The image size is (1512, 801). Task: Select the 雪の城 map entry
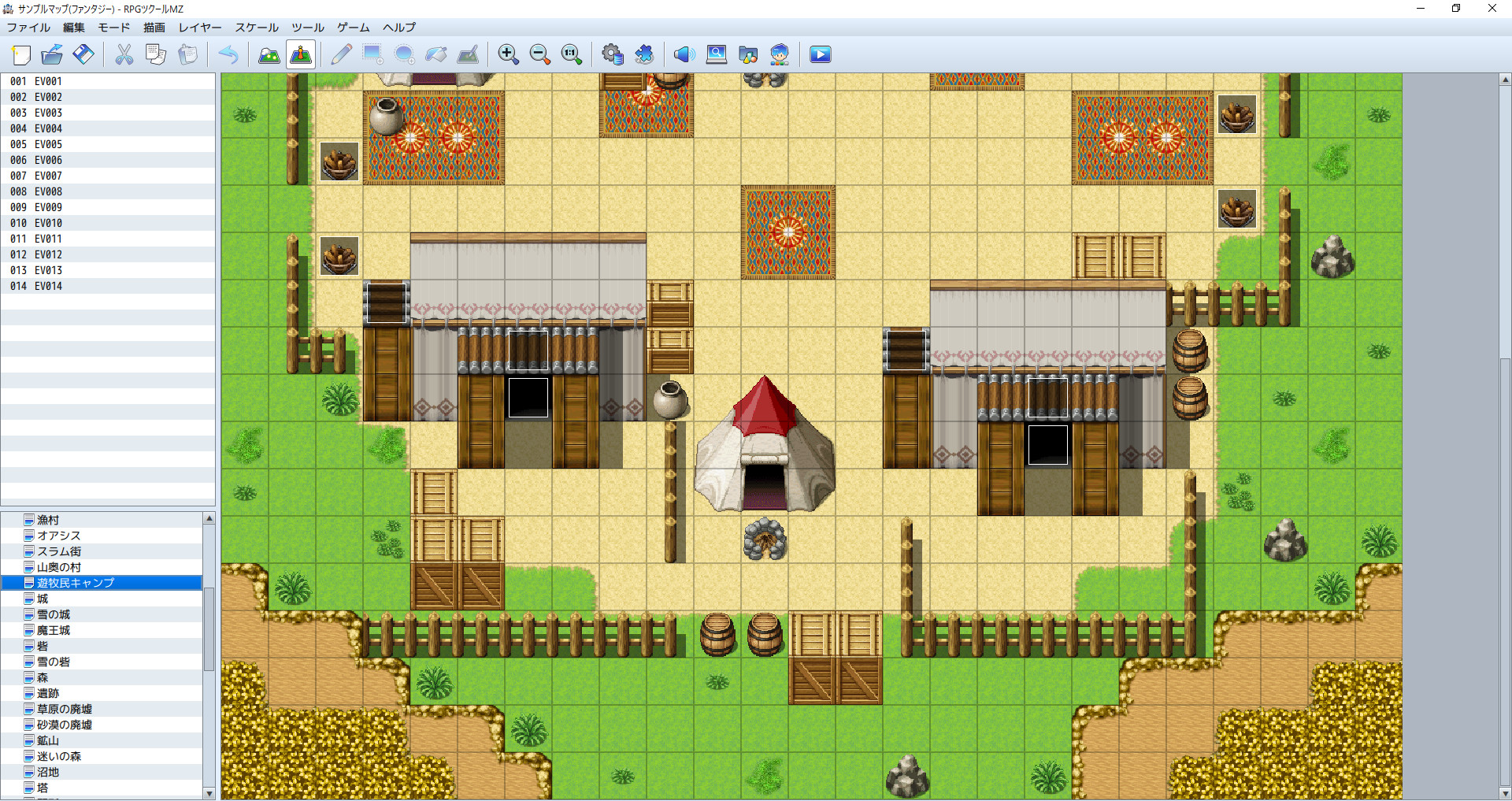pos(53,614)
